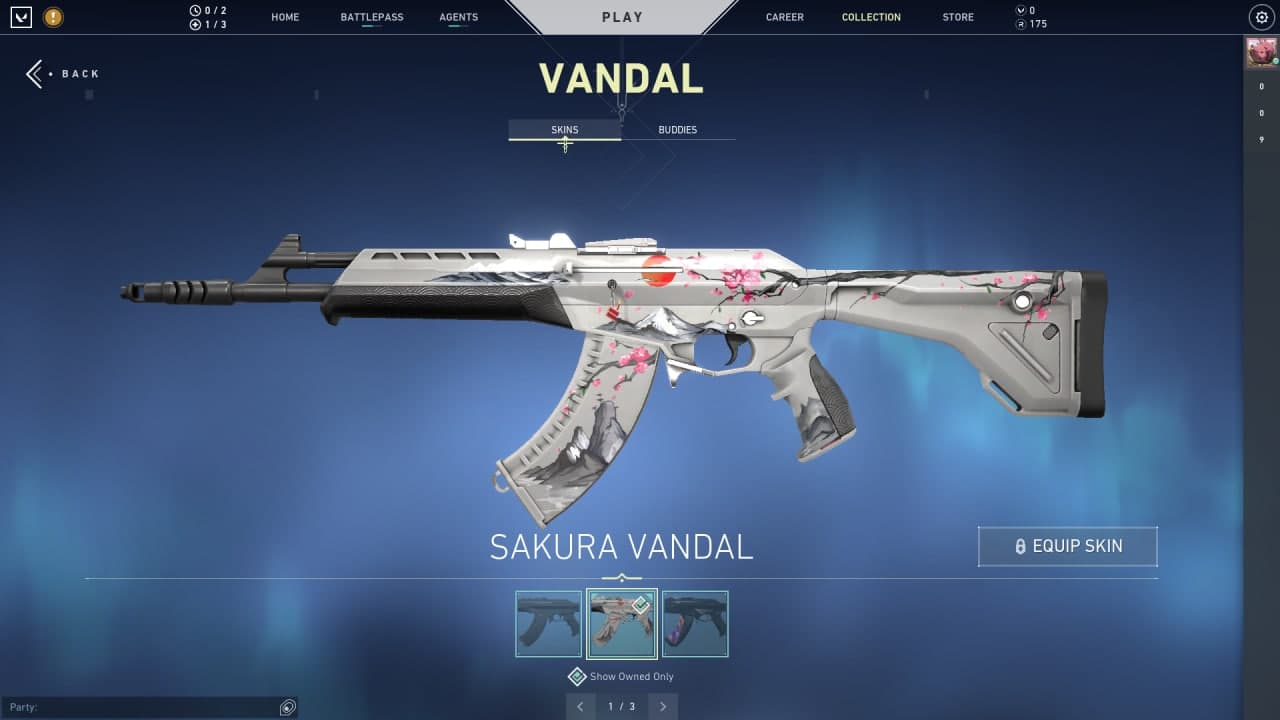Click the Party chat input field
This screenshot has height=720, width=1280.
(140, 707)
